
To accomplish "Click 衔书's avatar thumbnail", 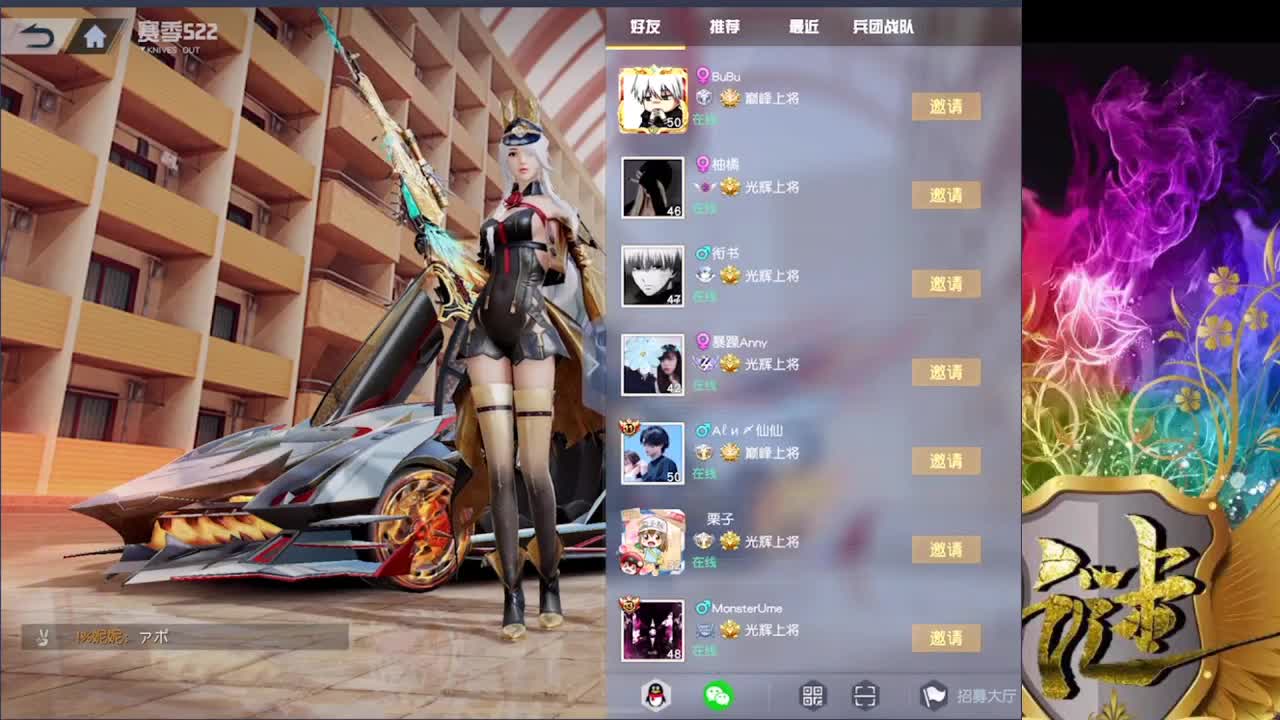I will click(x=653, y=277).
